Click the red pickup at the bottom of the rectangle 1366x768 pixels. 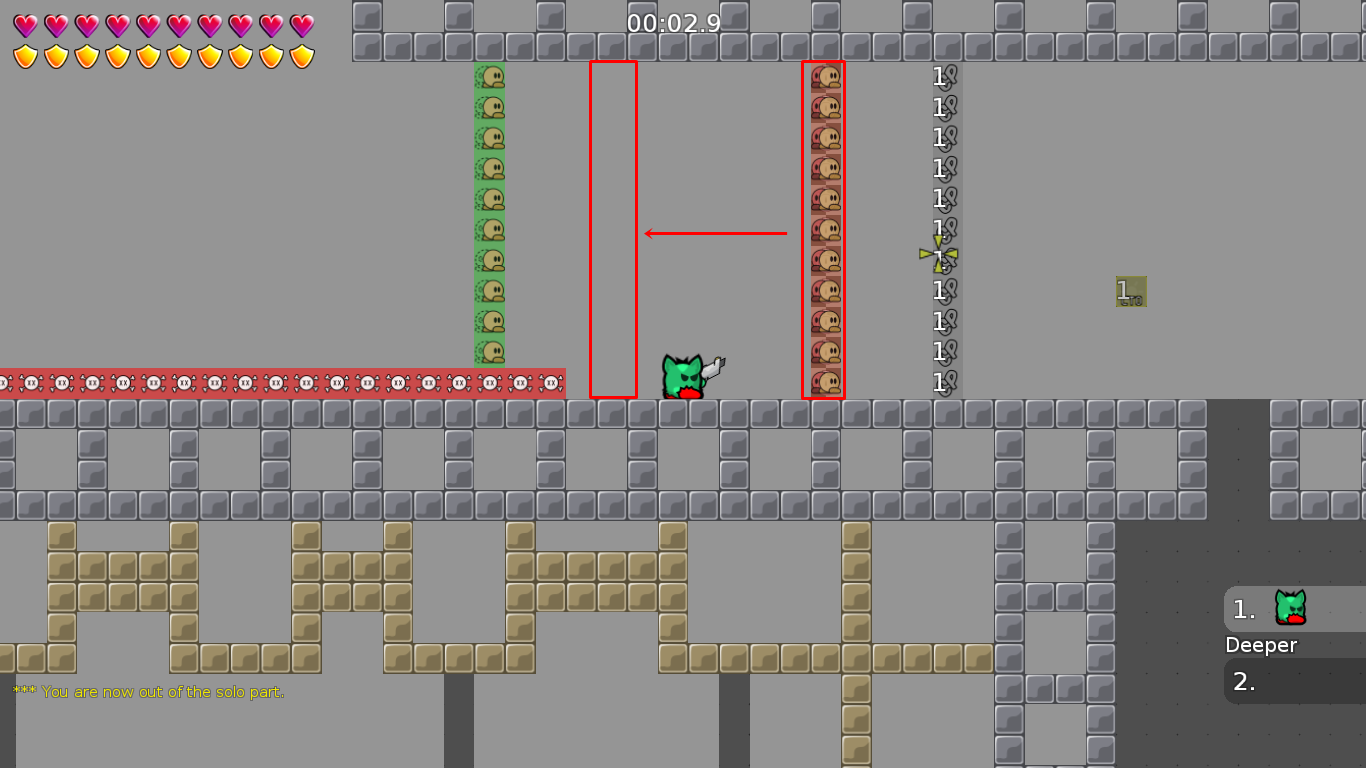point(824,381)
